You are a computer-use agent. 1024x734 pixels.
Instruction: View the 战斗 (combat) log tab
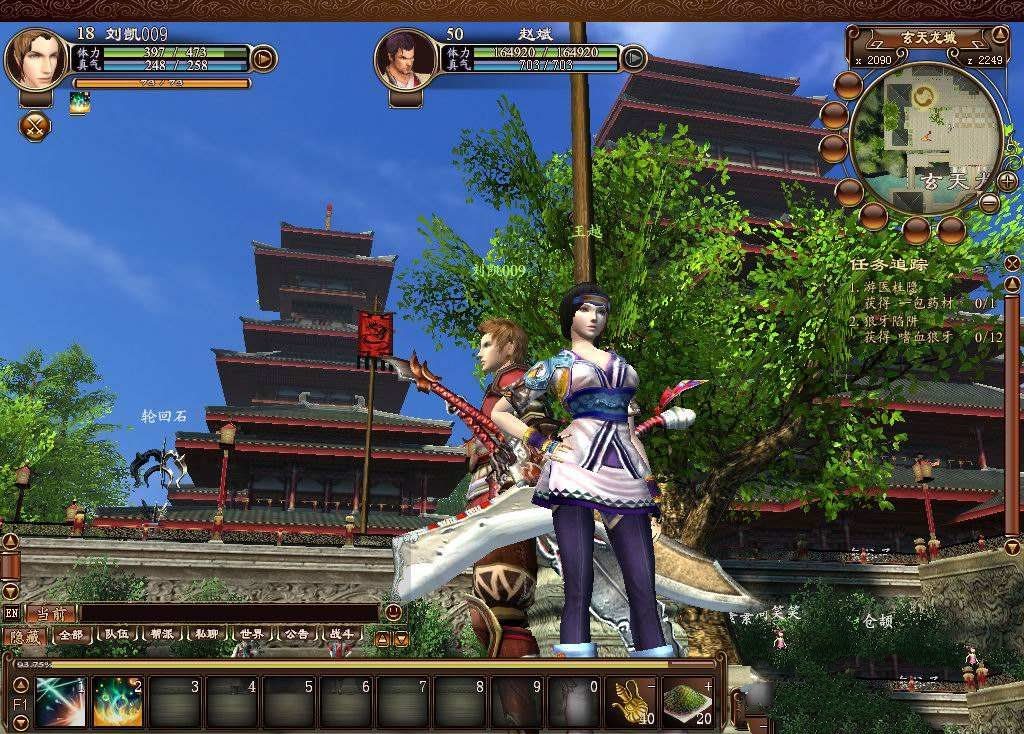pyautogui.click(x=341, y=635)
